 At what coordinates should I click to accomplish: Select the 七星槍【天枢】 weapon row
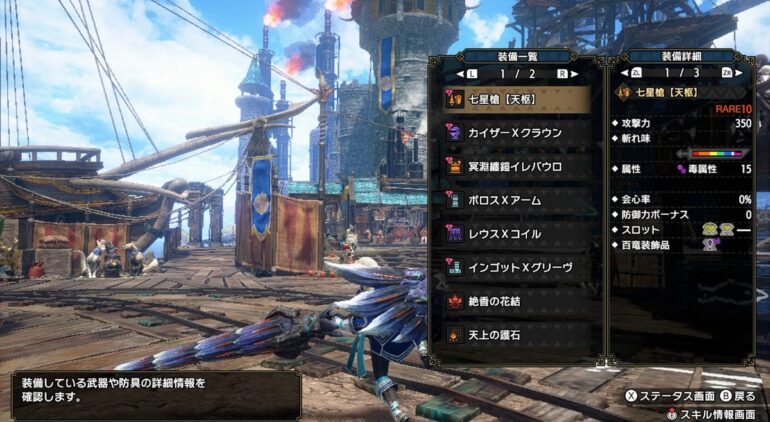tap(516, 98)
